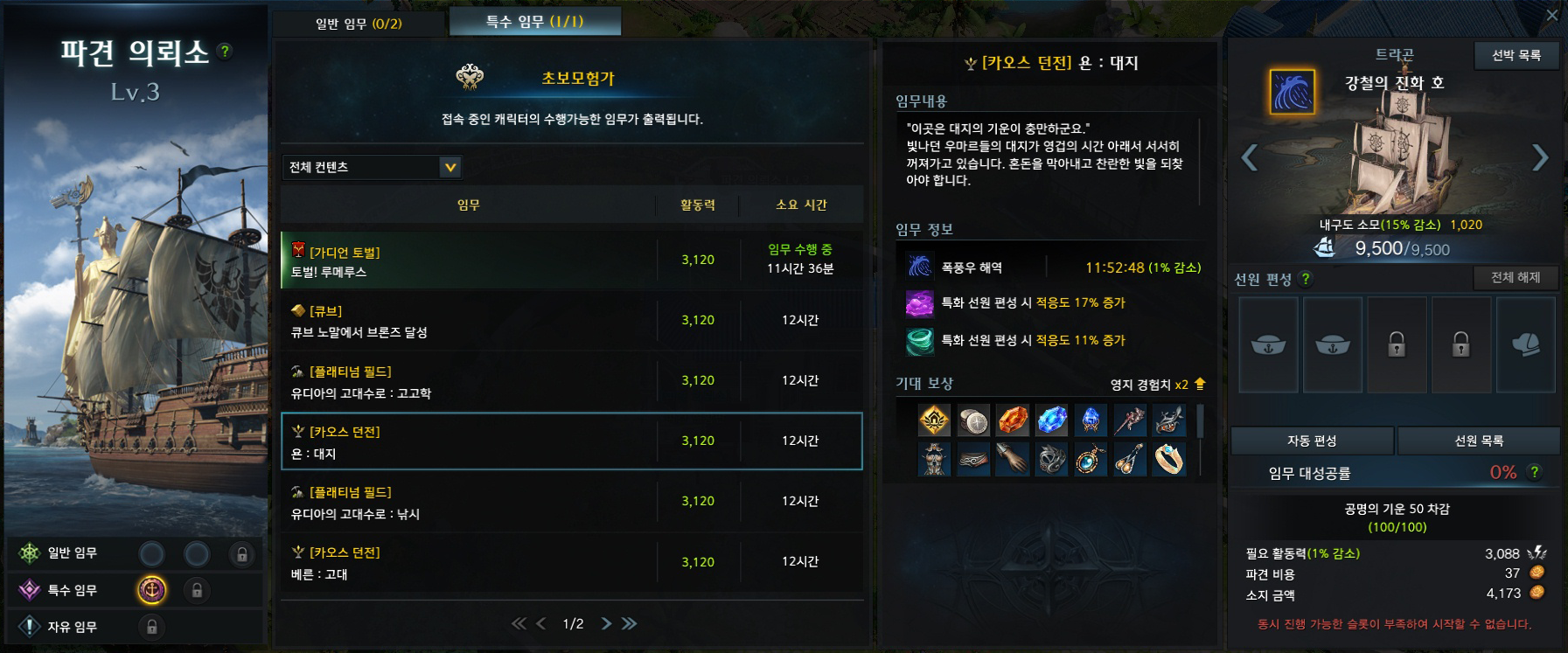Select the 특수 임무 tab
Screen dimensions: 1568x653
(534, 22)
